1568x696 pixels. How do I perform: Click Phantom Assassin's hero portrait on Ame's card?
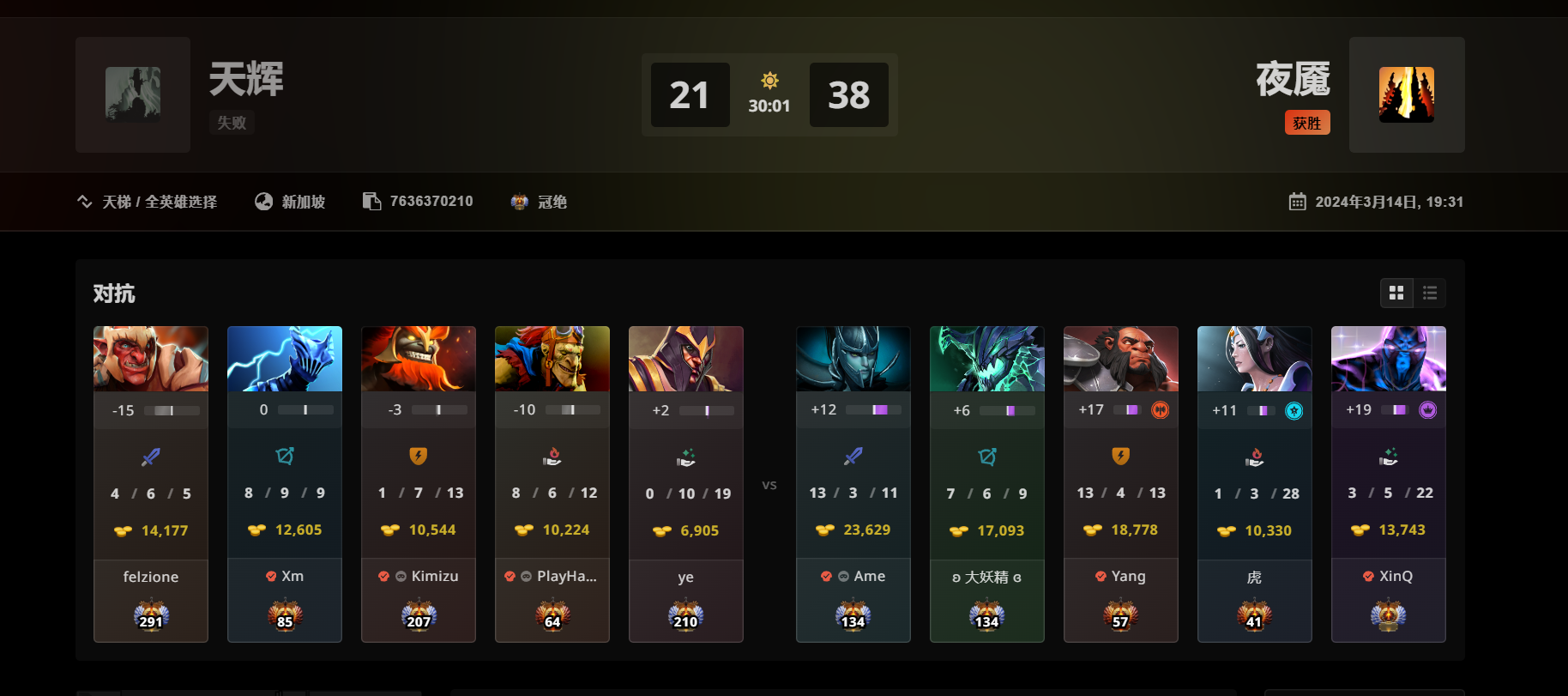853,358
